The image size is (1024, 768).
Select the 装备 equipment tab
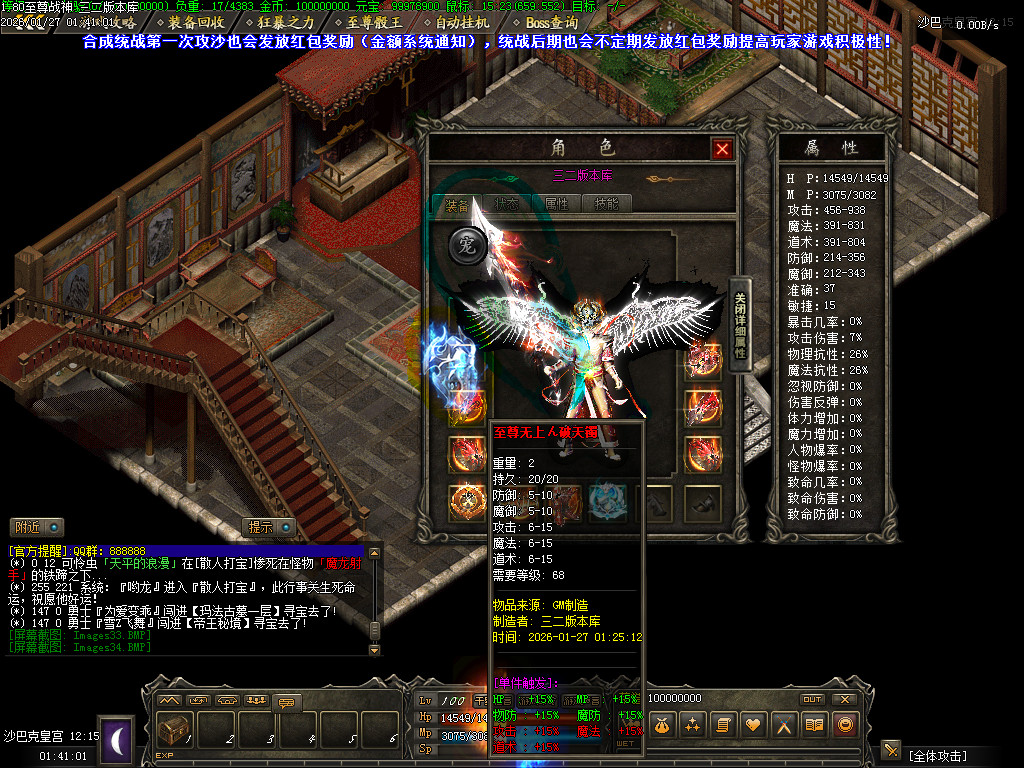point(457,204)
